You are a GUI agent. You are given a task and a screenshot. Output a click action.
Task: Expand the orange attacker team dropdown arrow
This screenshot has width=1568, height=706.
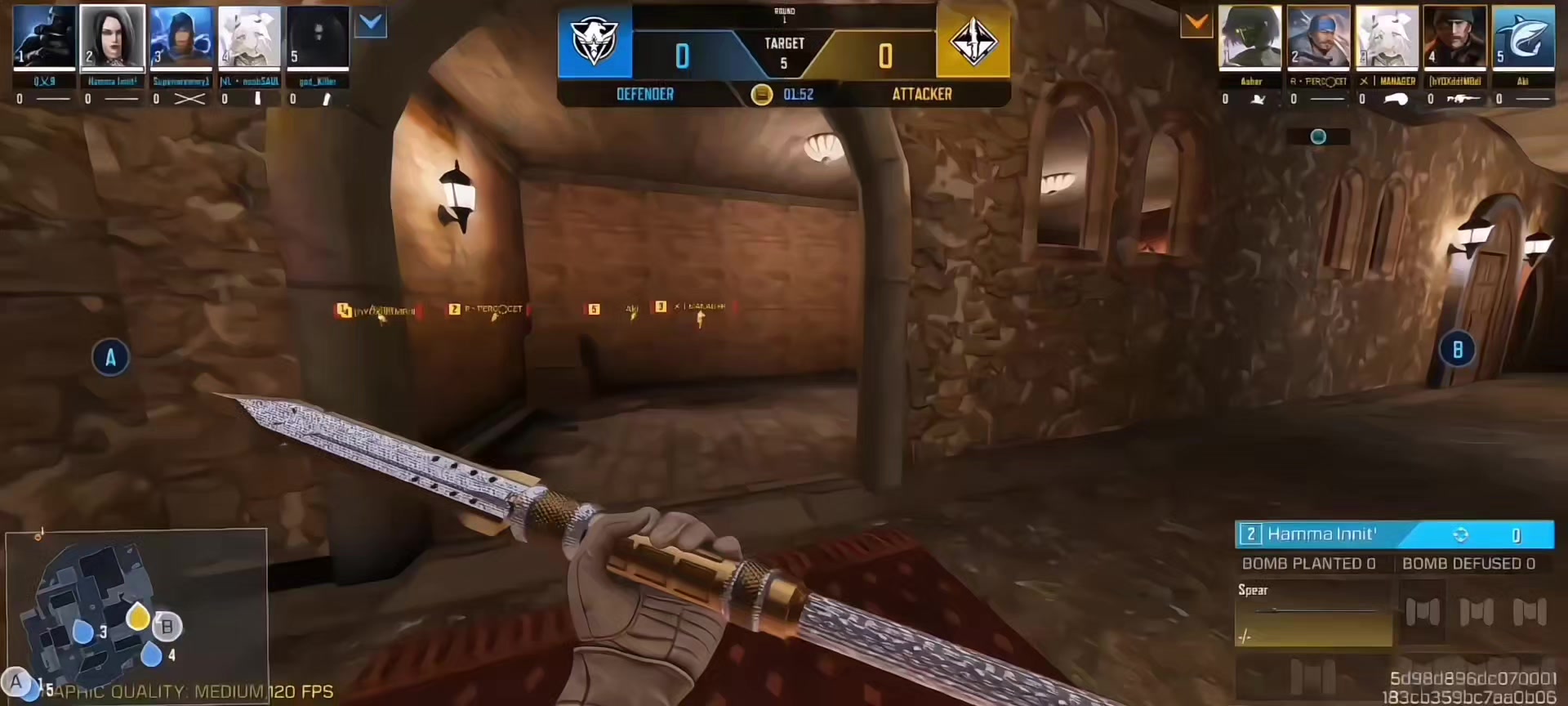coord(1196,24)
